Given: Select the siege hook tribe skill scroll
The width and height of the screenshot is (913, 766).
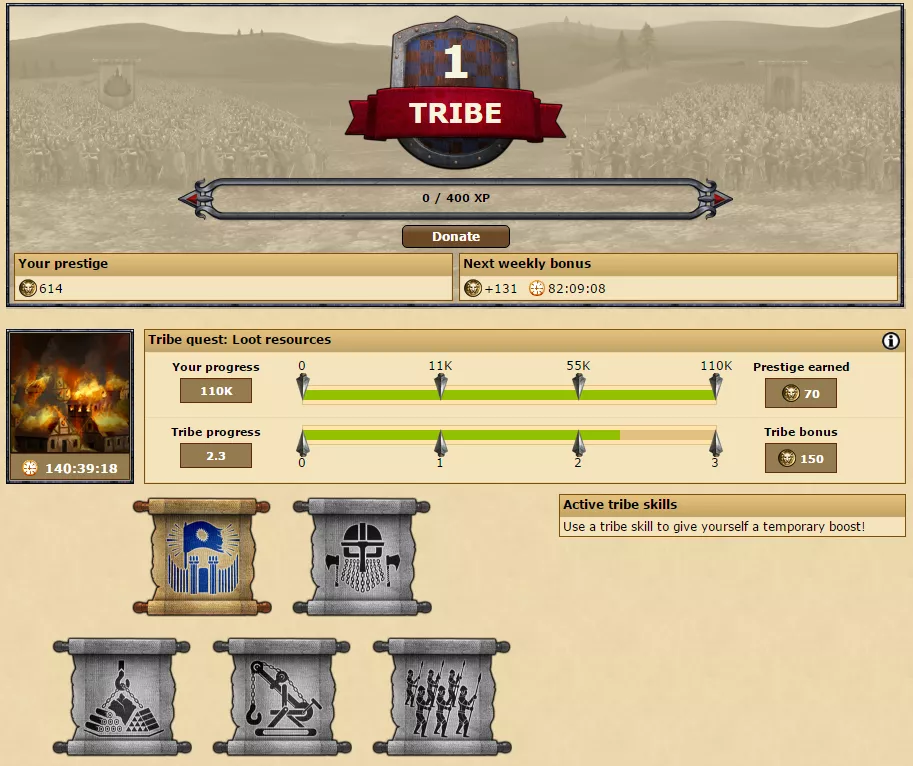Looking at the screenshot, I should (x=282, y=697).
